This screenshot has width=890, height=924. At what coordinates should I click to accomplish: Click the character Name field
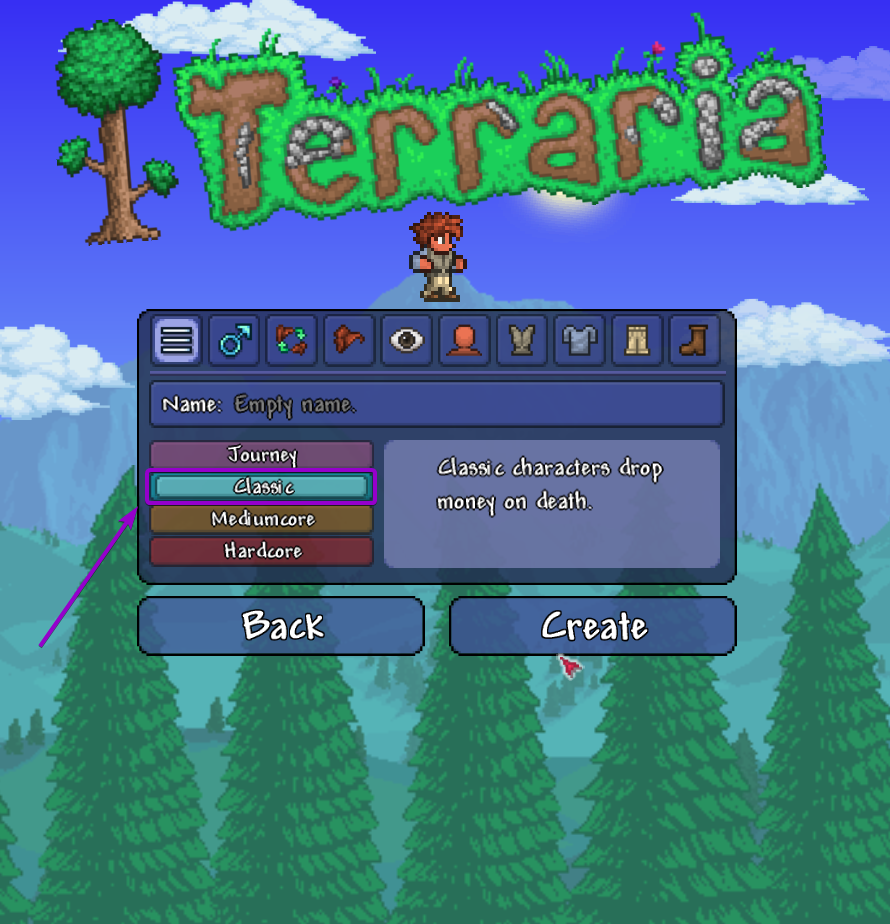tap(436, 404)
